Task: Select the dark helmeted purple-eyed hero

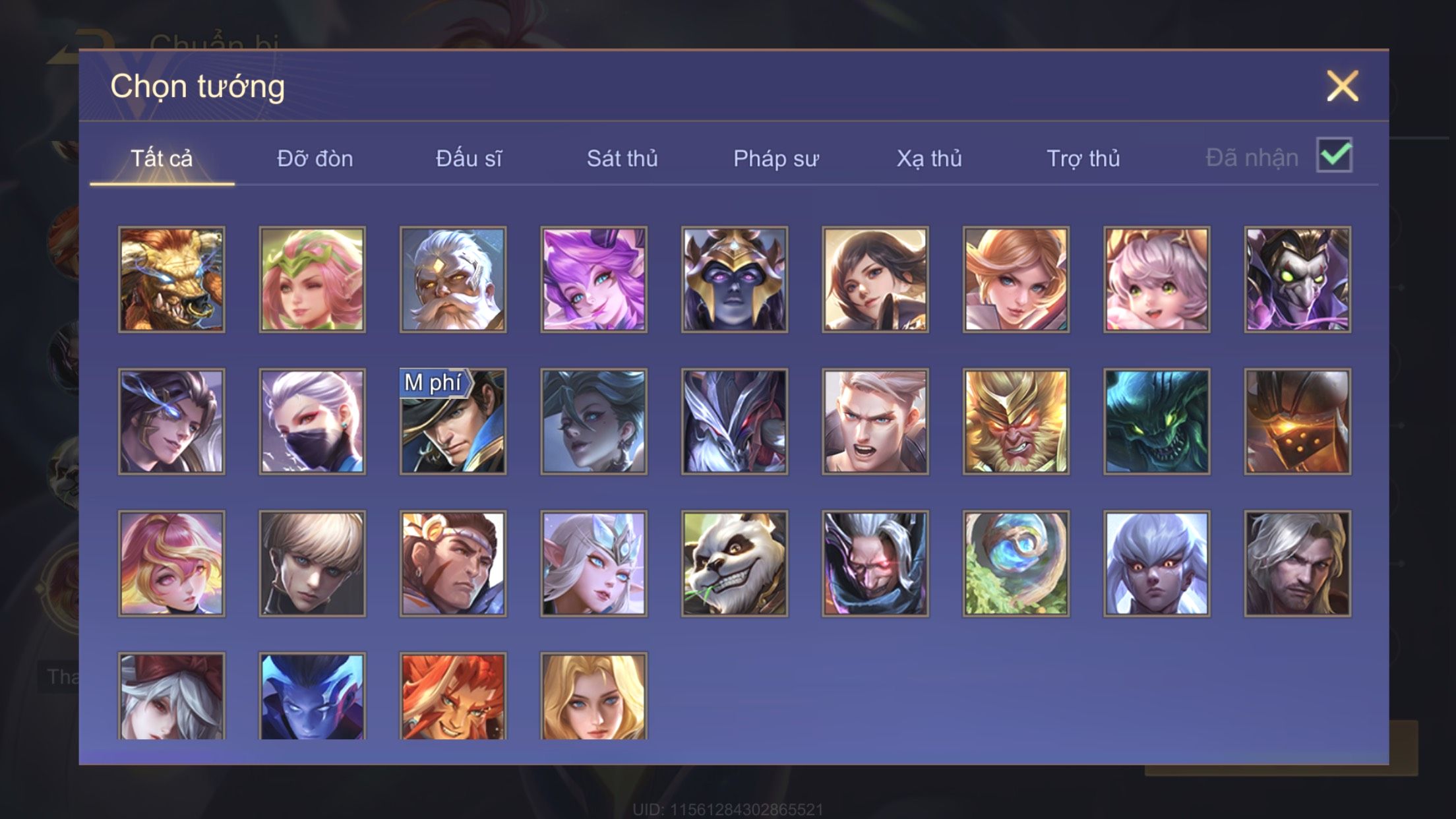Action: point(735,280)
